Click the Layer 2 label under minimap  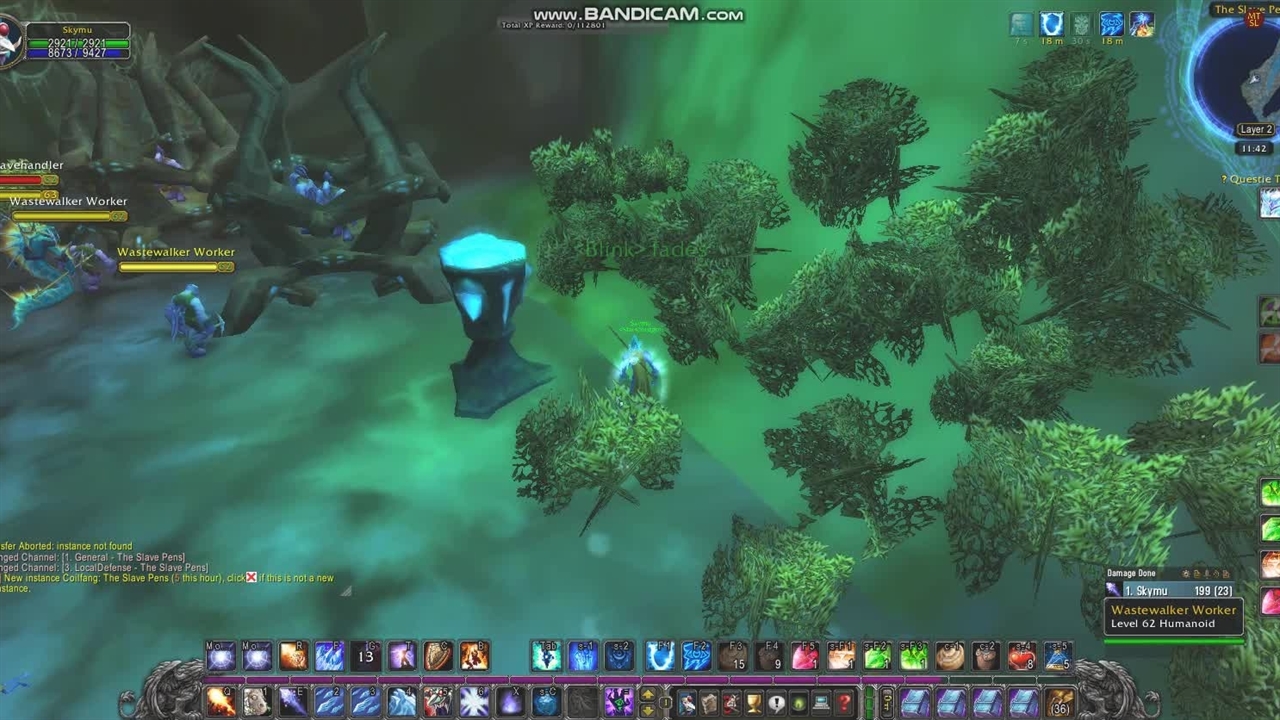coord(1255,129)
